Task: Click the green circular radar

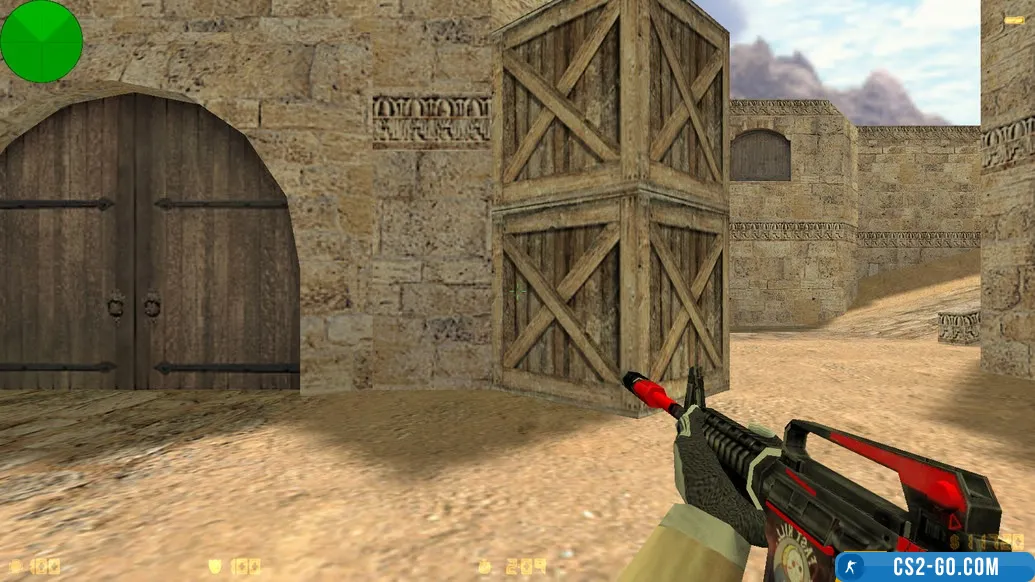Action: [x=41, y=41]
